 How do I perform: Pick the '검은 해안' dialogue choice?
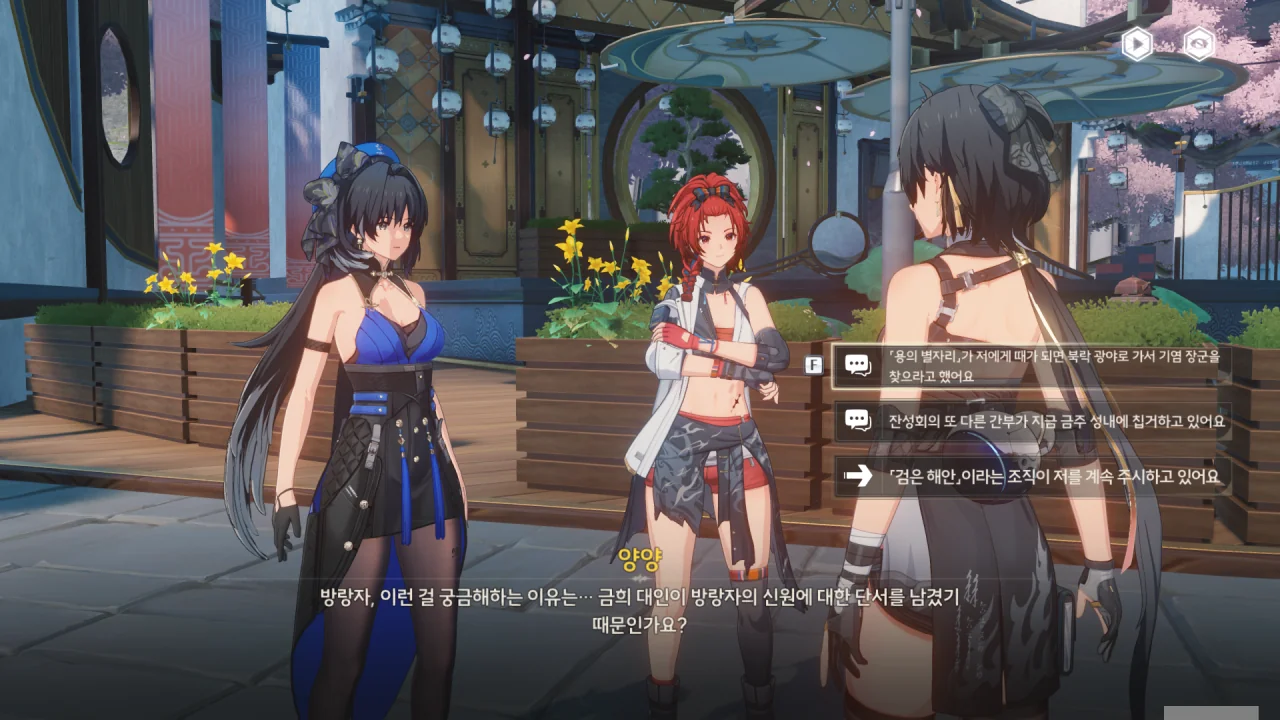click(1030, 477)
